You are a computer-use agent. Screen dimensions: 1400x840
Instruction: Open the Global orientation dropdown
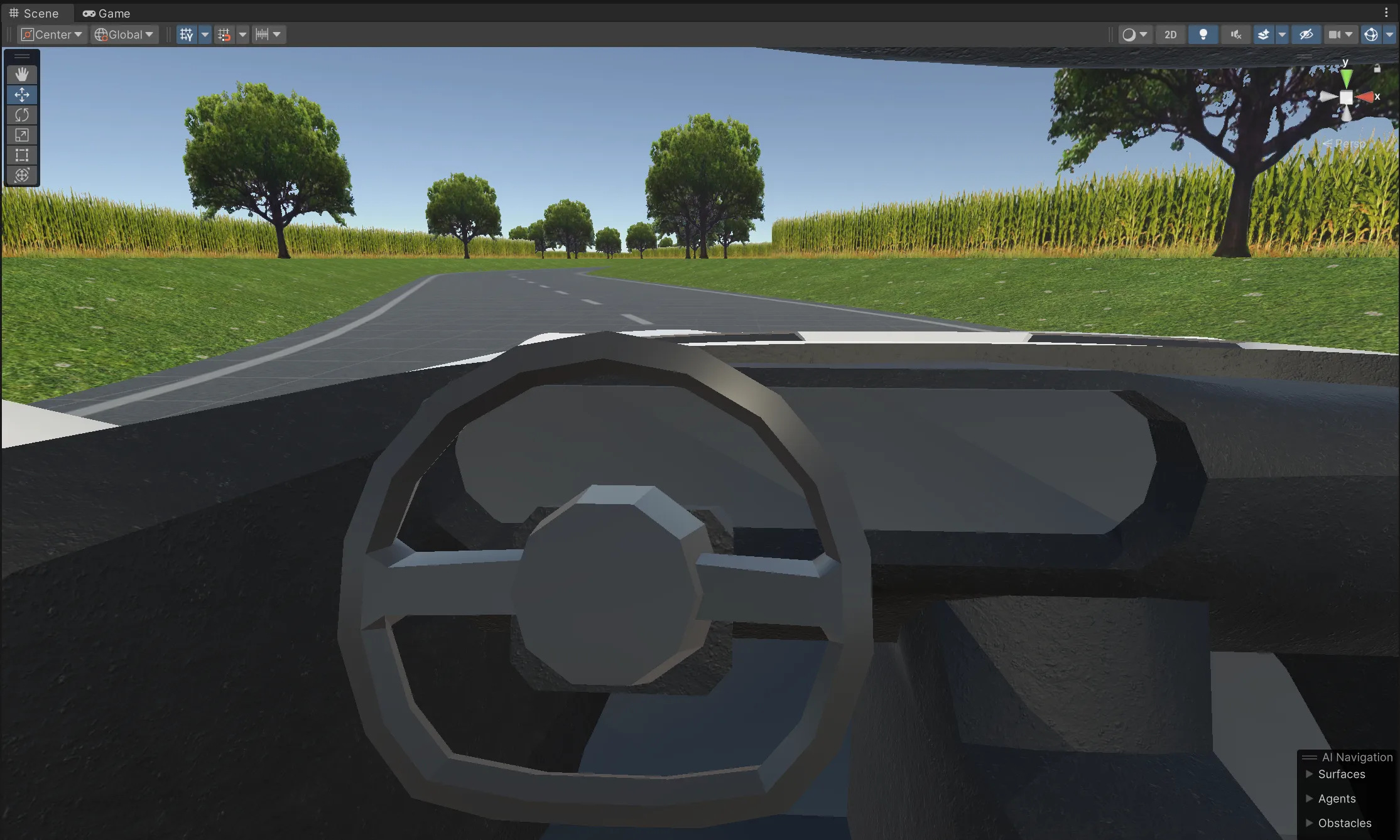[123, 35]
